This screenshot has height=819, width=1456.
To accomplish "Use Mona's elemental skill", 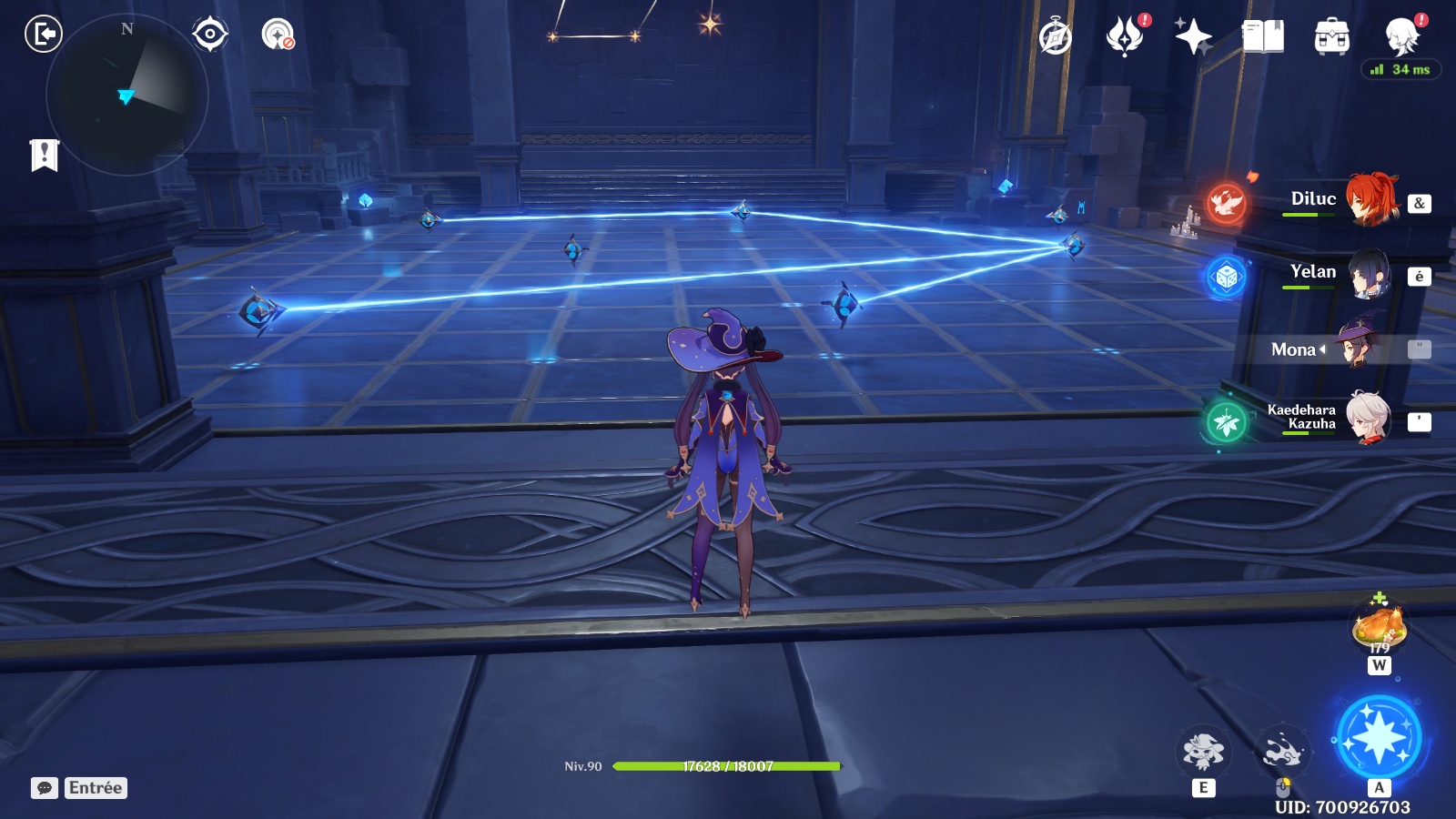I will coord(1203,752).
